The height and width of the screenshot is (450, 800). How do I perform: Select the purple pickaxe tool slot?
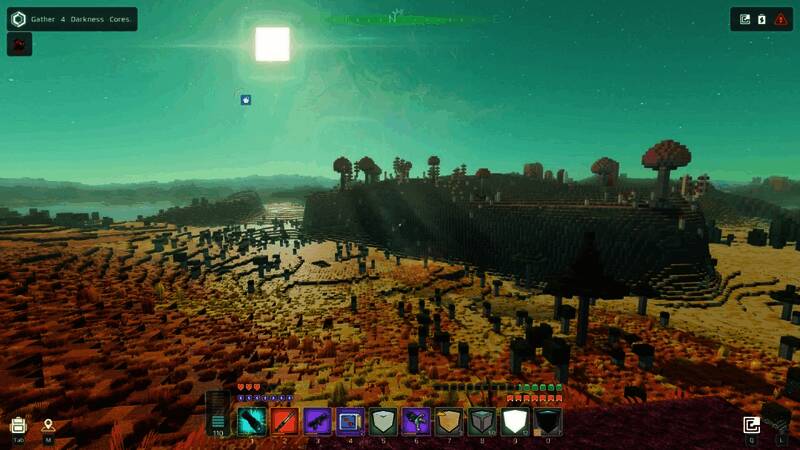[x=416, y=421]
